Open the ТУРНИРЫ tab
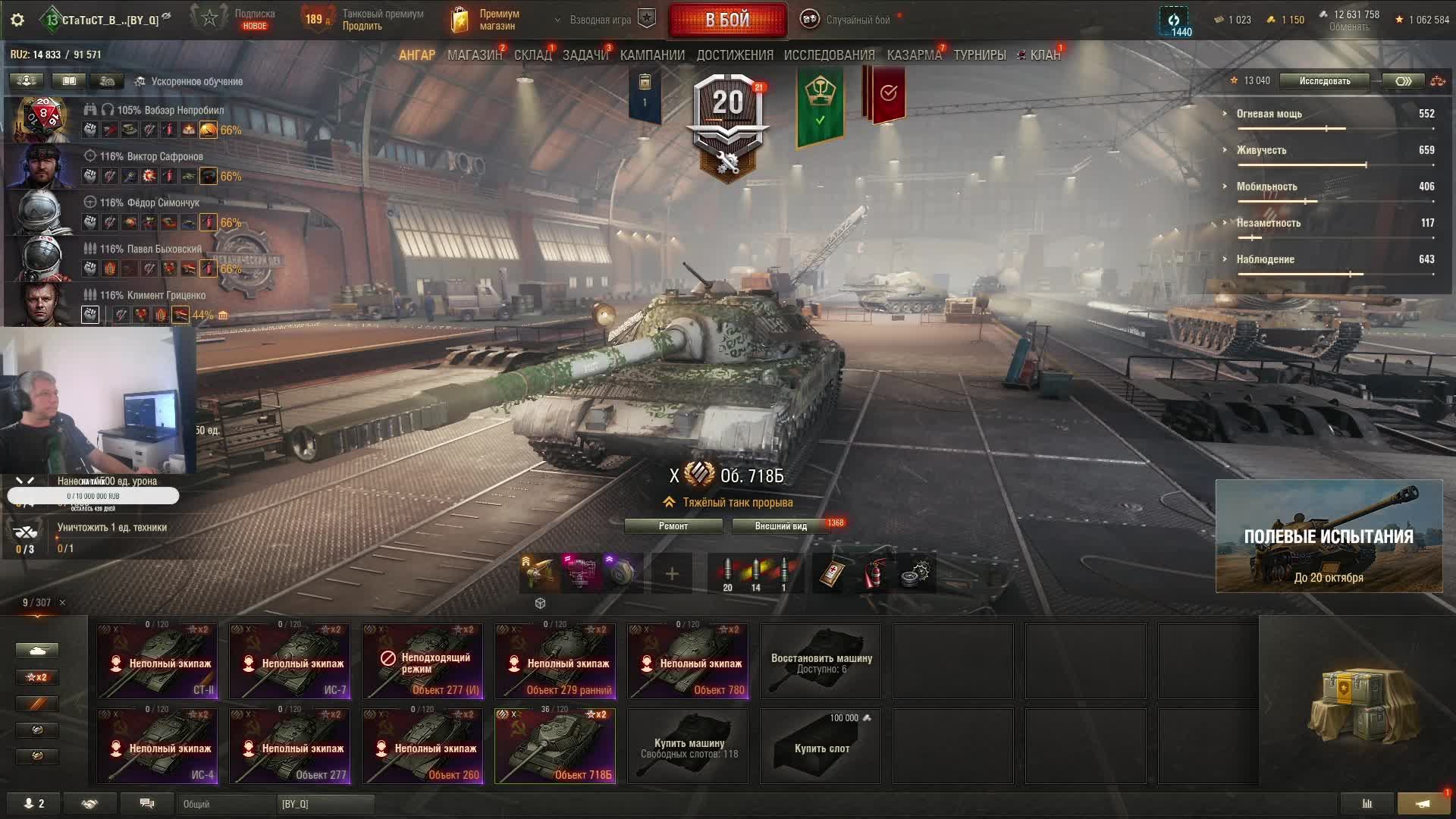The width and height of the screenshot is (1456, 819). 980,55
